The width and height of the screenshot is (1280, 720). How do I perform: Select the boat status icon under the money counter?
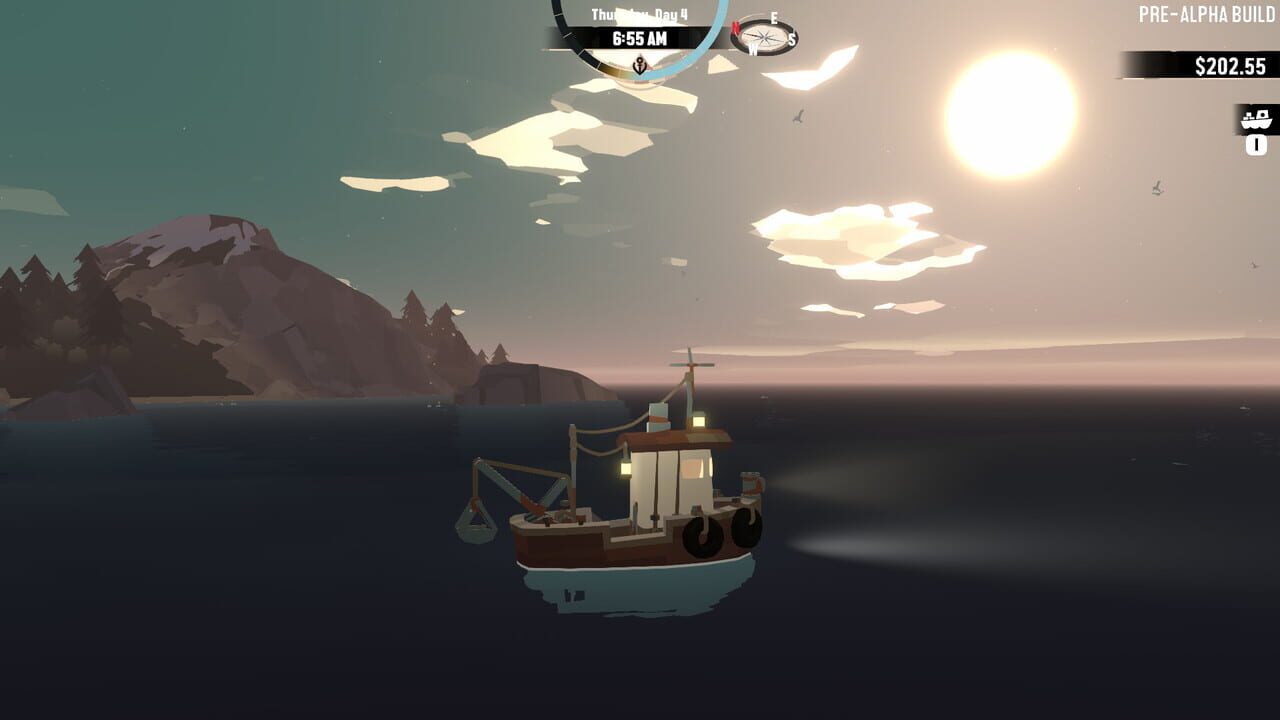pos(1256,119)
